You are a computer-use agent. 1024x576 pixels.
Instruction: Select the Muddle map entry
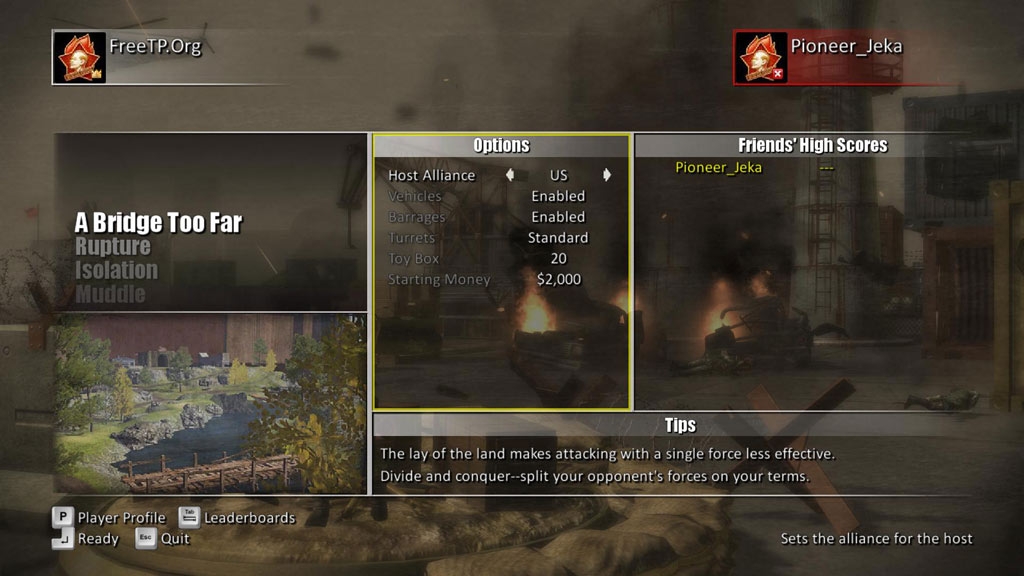click(110, 294)
